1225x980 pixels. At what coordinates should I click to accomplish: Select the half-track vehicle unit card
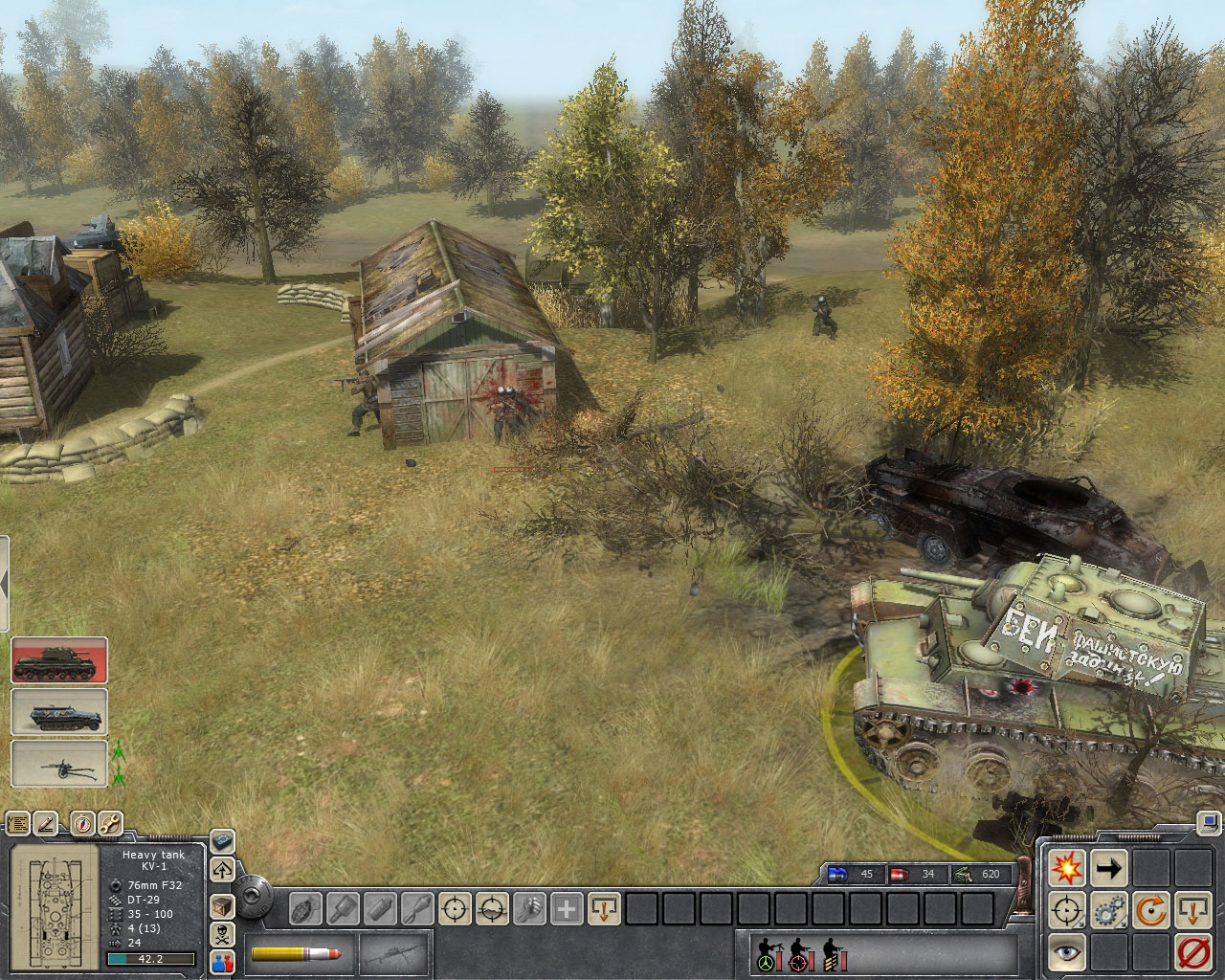click(59, 713)
